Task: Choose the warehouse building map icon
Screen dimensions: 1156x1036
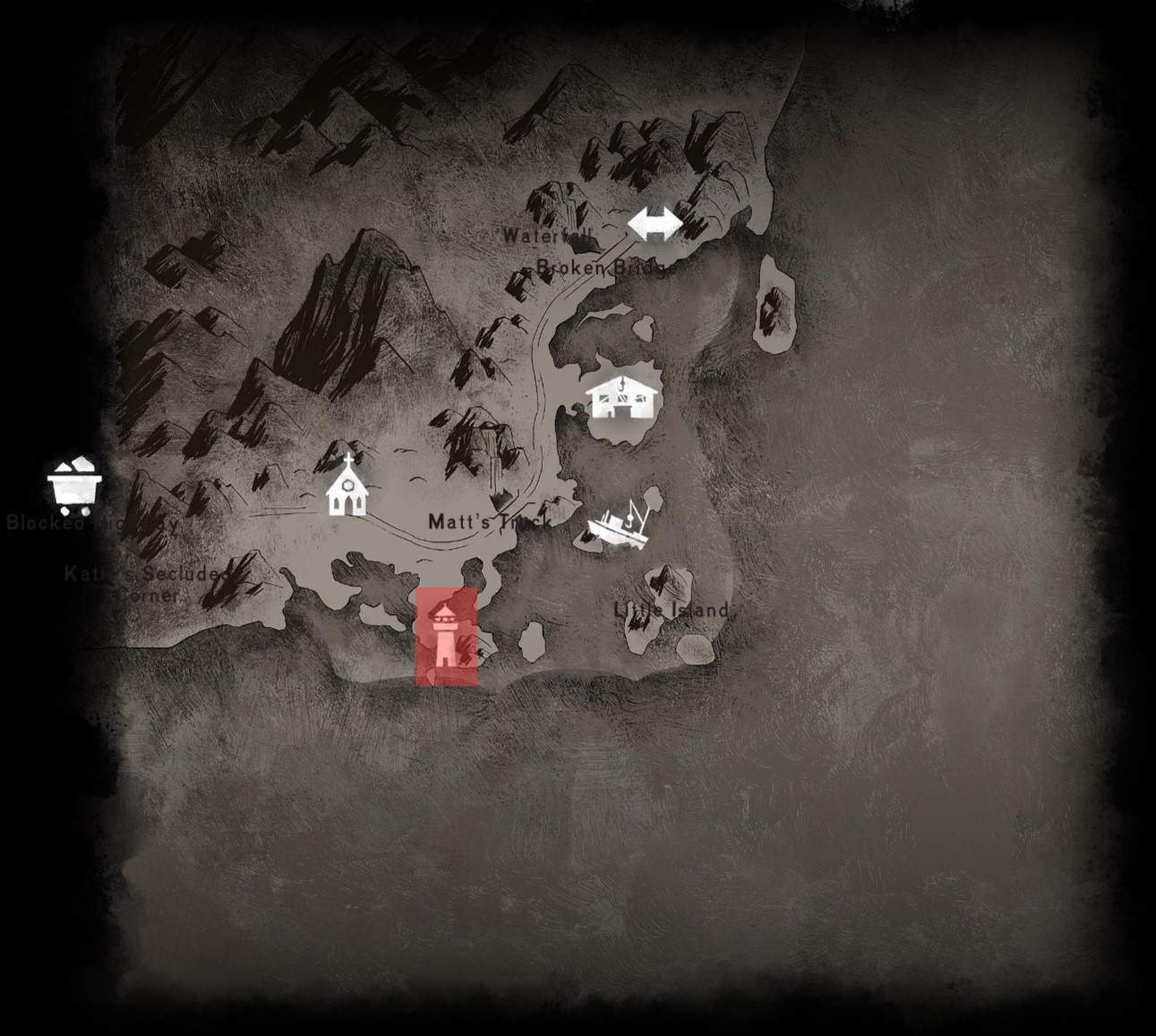Action: pos(623,398)
